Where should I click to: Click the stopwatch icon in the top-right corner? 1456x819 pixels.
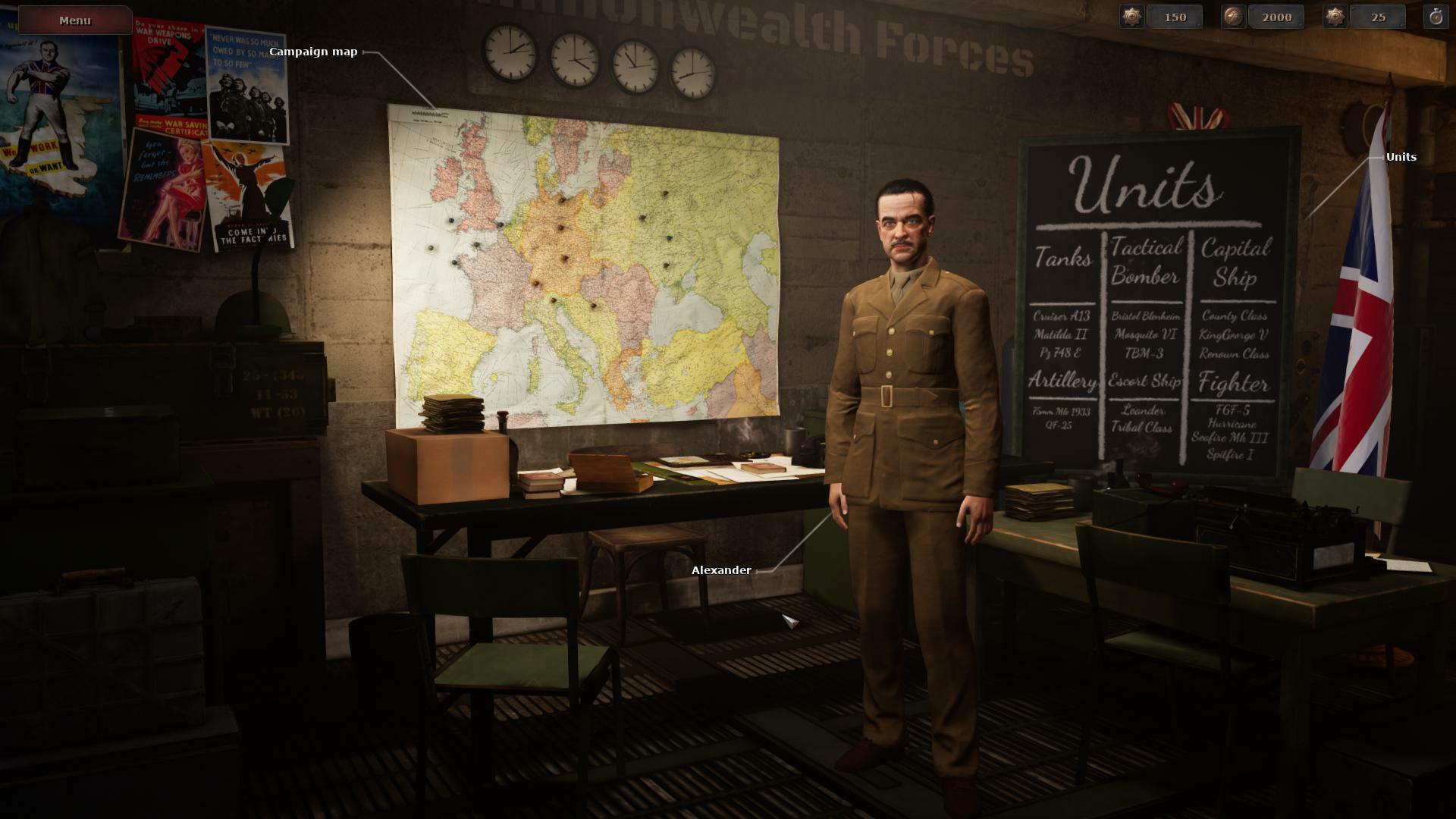point(1438,17)
